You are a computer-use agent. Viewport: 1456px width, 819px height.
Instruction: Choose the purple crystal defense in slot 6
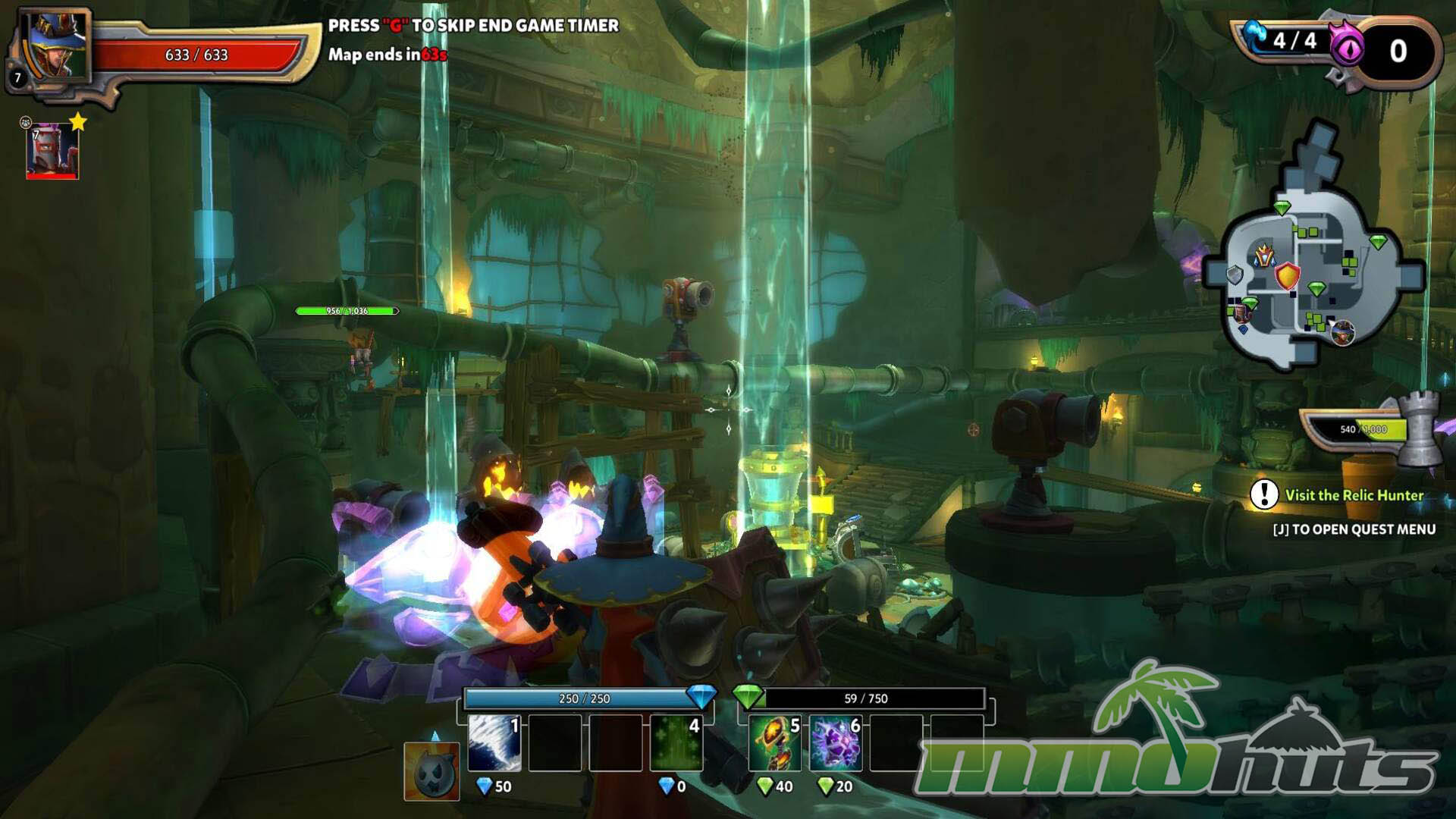coord(835,742)
